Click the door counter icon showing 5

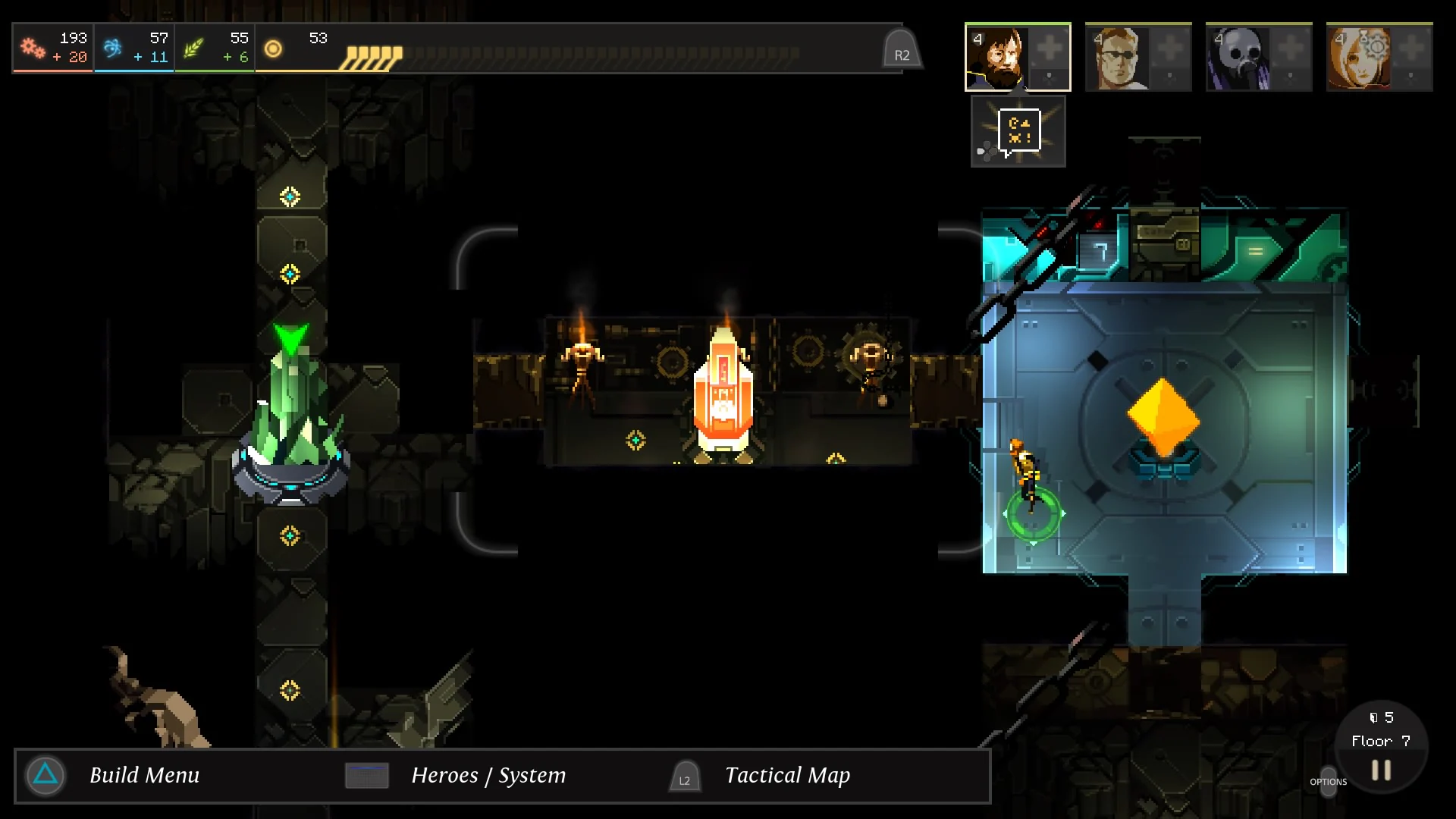click(x=1382, y=716)
